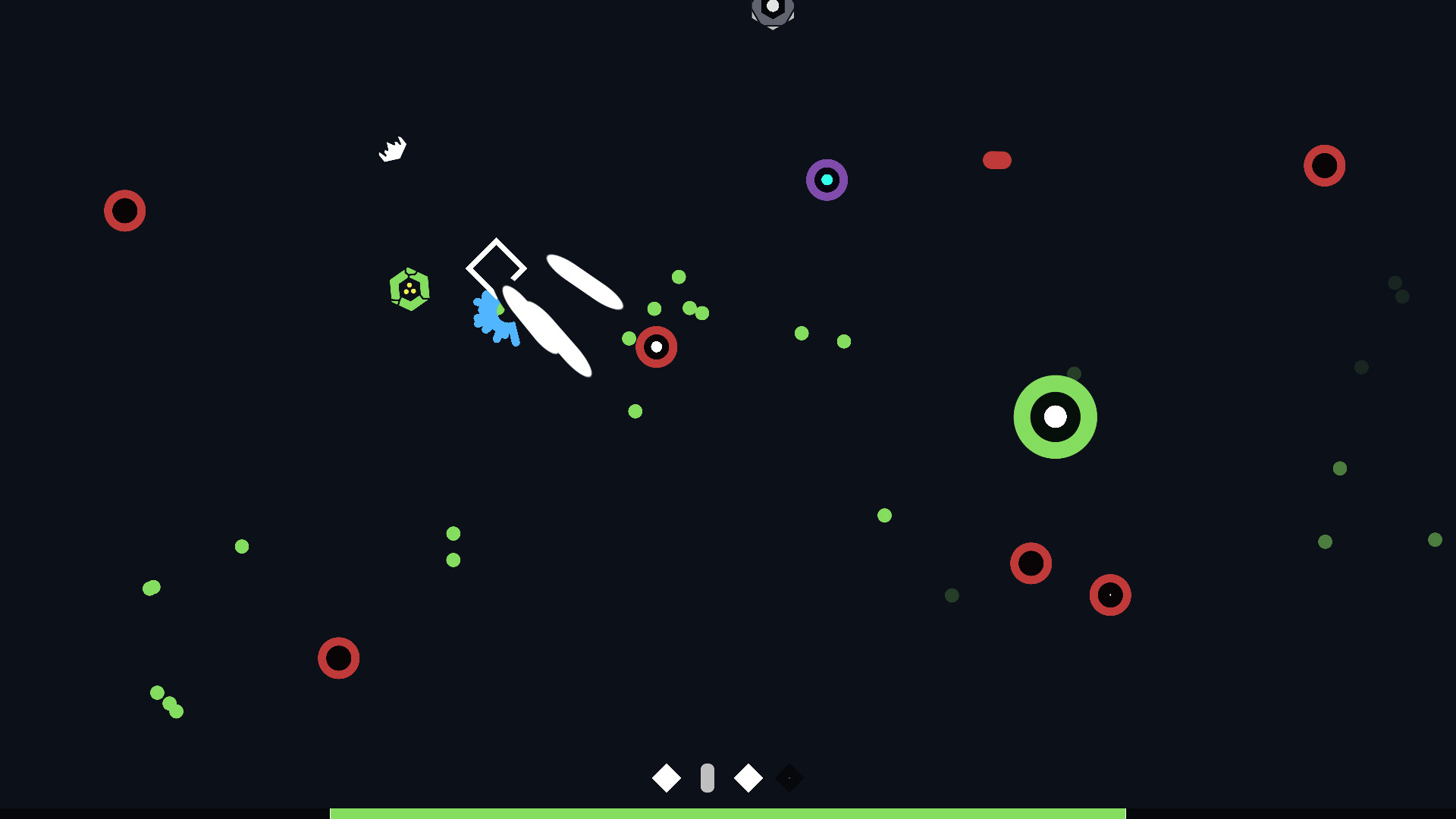1456x819 pixels.
Task: Select the purple ring with cyan core
Action: coord(826,180)
